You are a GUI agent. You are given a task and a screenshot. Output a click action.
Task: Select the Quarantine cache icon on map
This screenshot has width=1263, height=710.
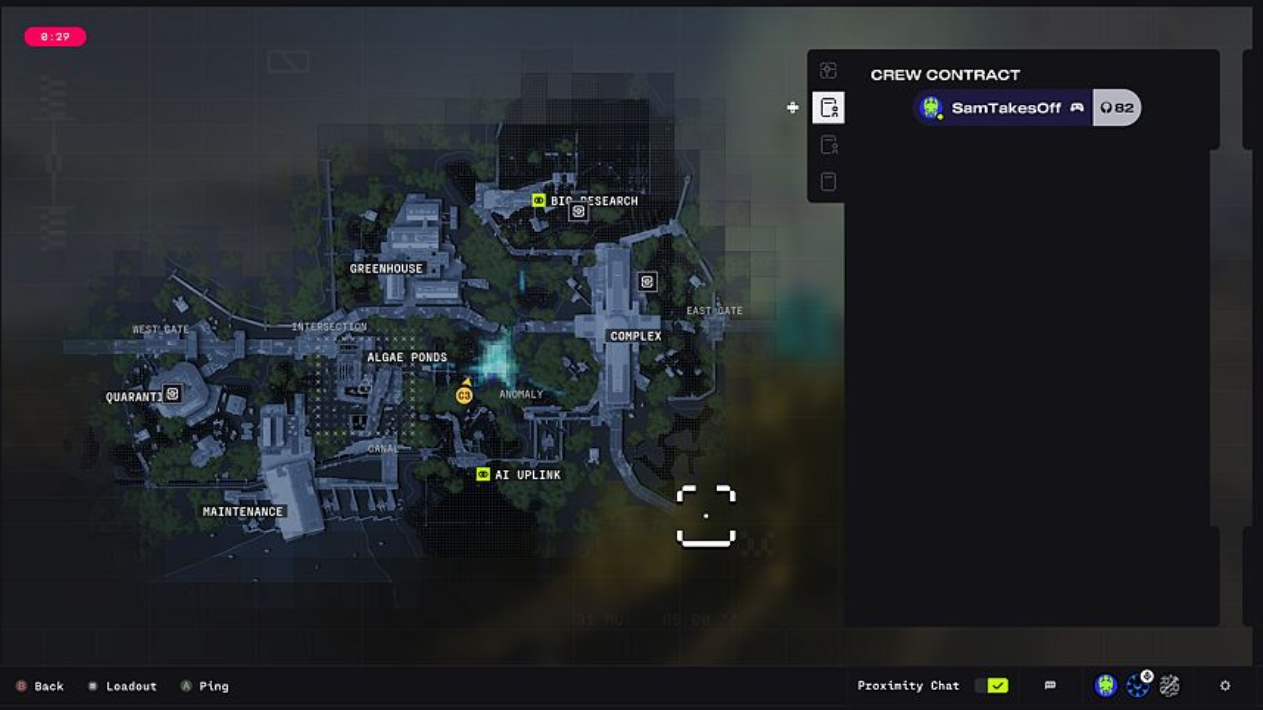173,394
